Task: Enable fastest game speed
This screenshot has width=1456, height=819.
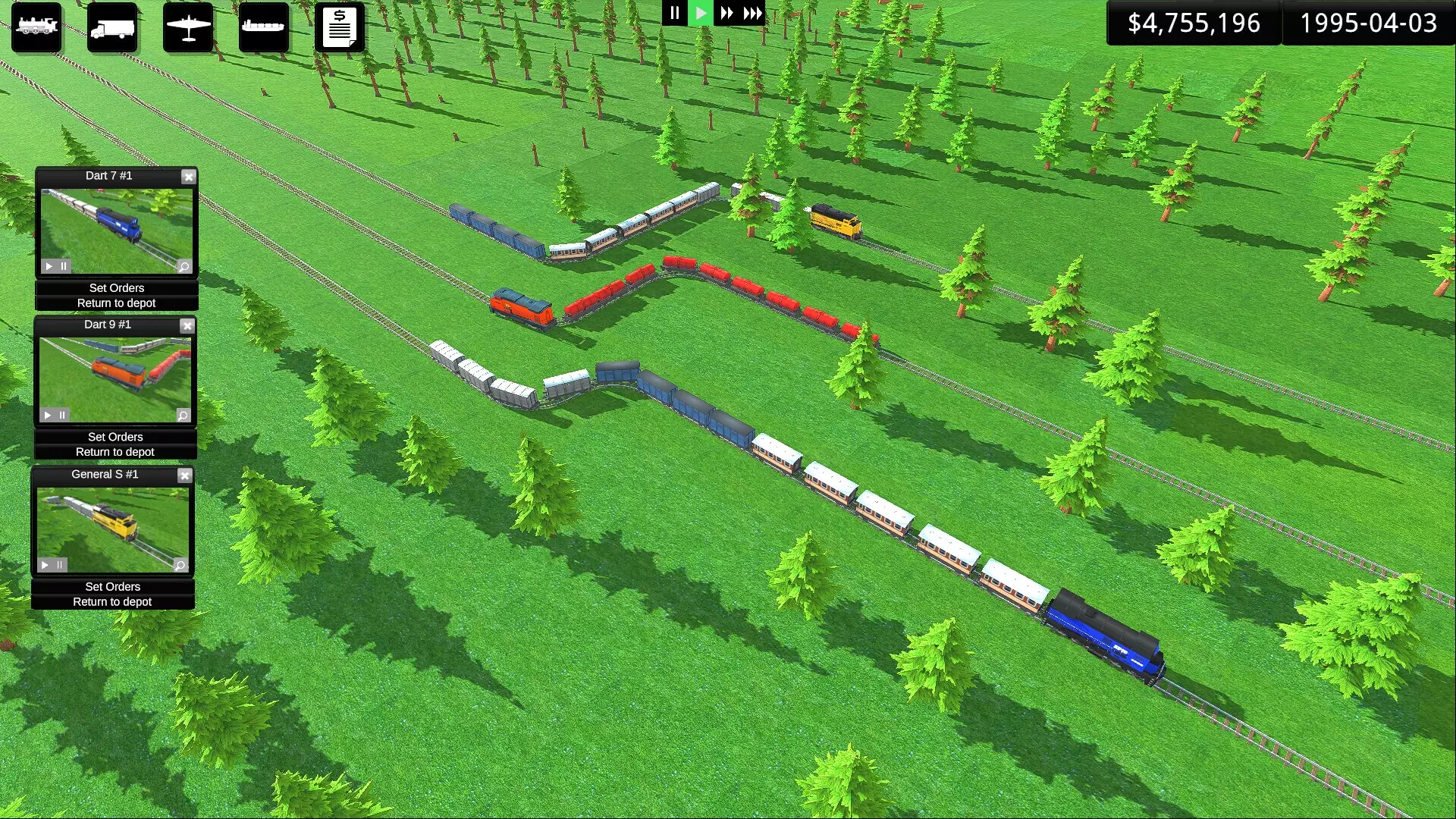Action: [752, 13]
